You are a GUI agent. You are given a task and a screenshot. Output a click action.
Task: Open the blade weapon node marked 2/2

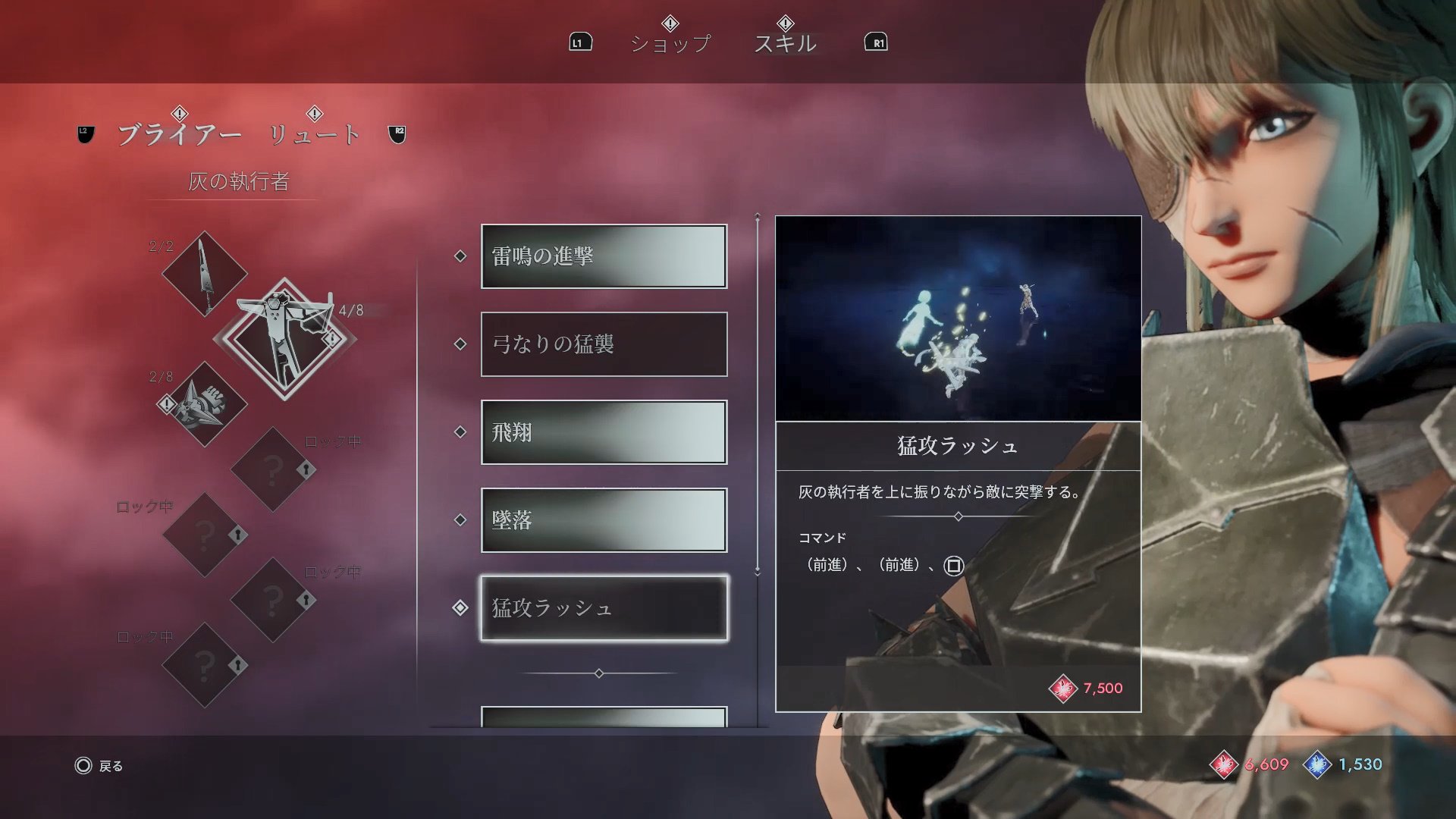click(x=204, y=274)
